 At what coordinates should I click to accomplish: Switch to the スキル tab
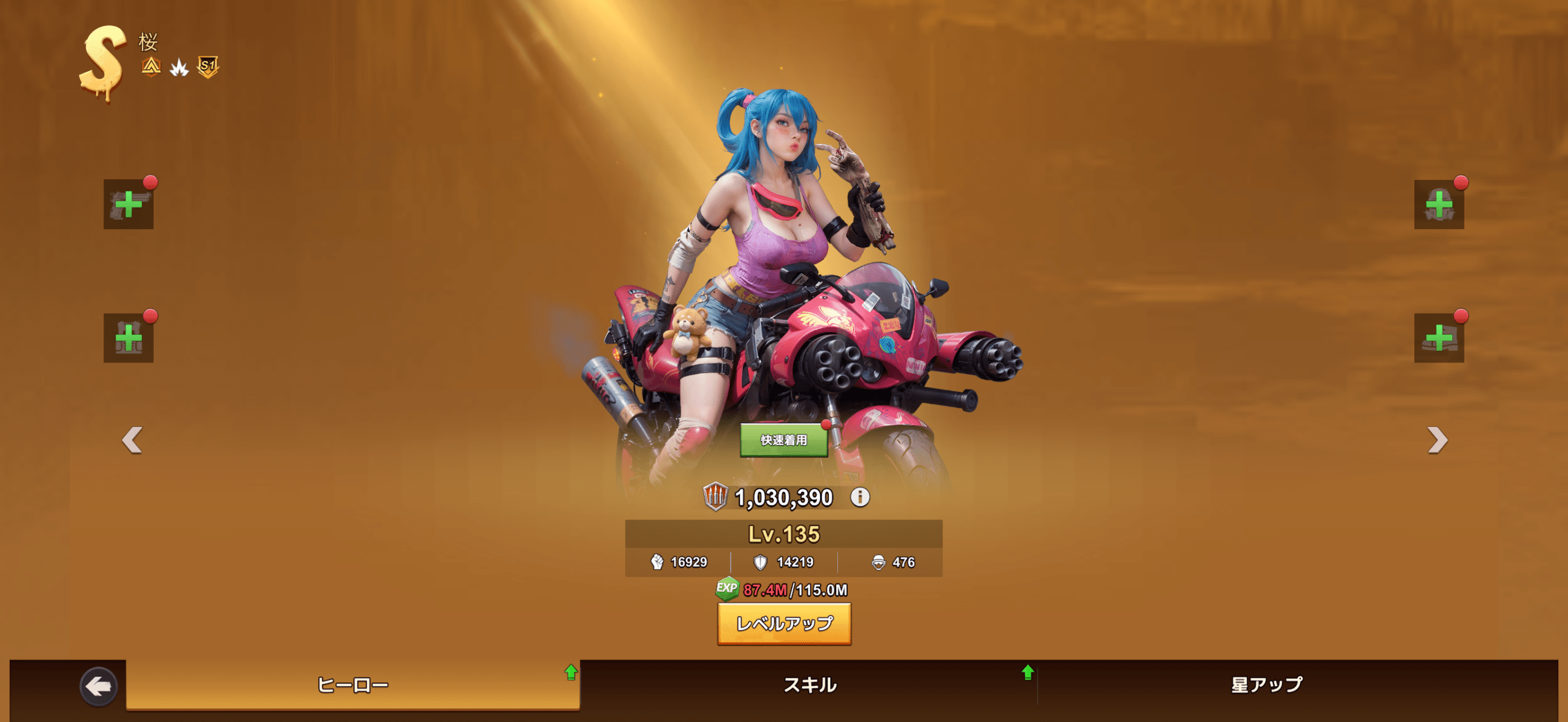pyautogui.click(x=810, y=685)
